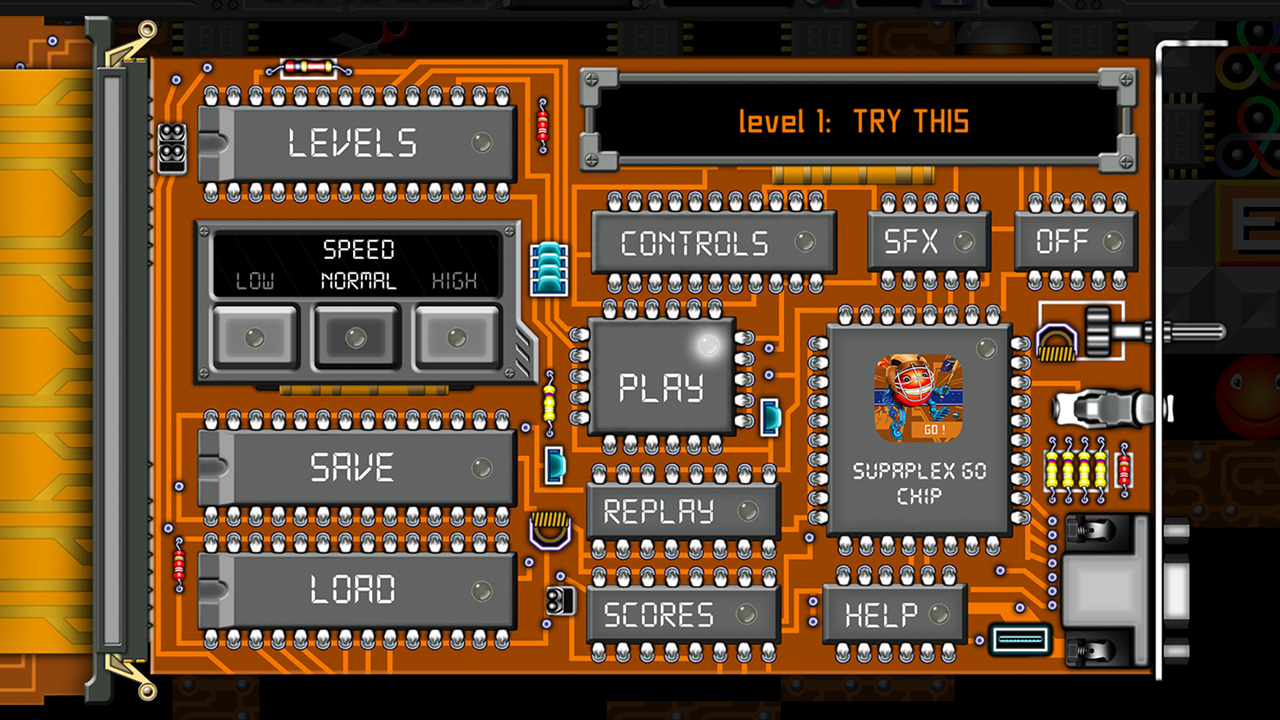
Task: Turn sound effects OFF
Action: click(1074, 240)
